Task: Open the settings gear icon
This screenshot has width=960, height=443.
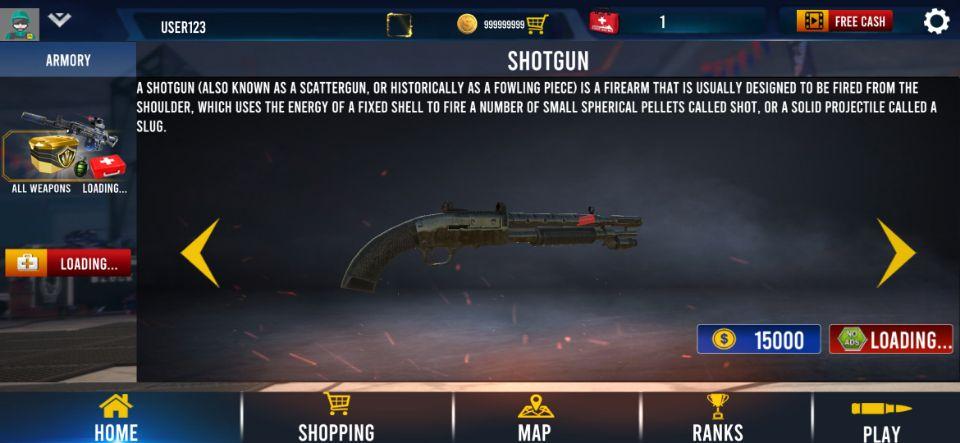Action: point(936,21)
